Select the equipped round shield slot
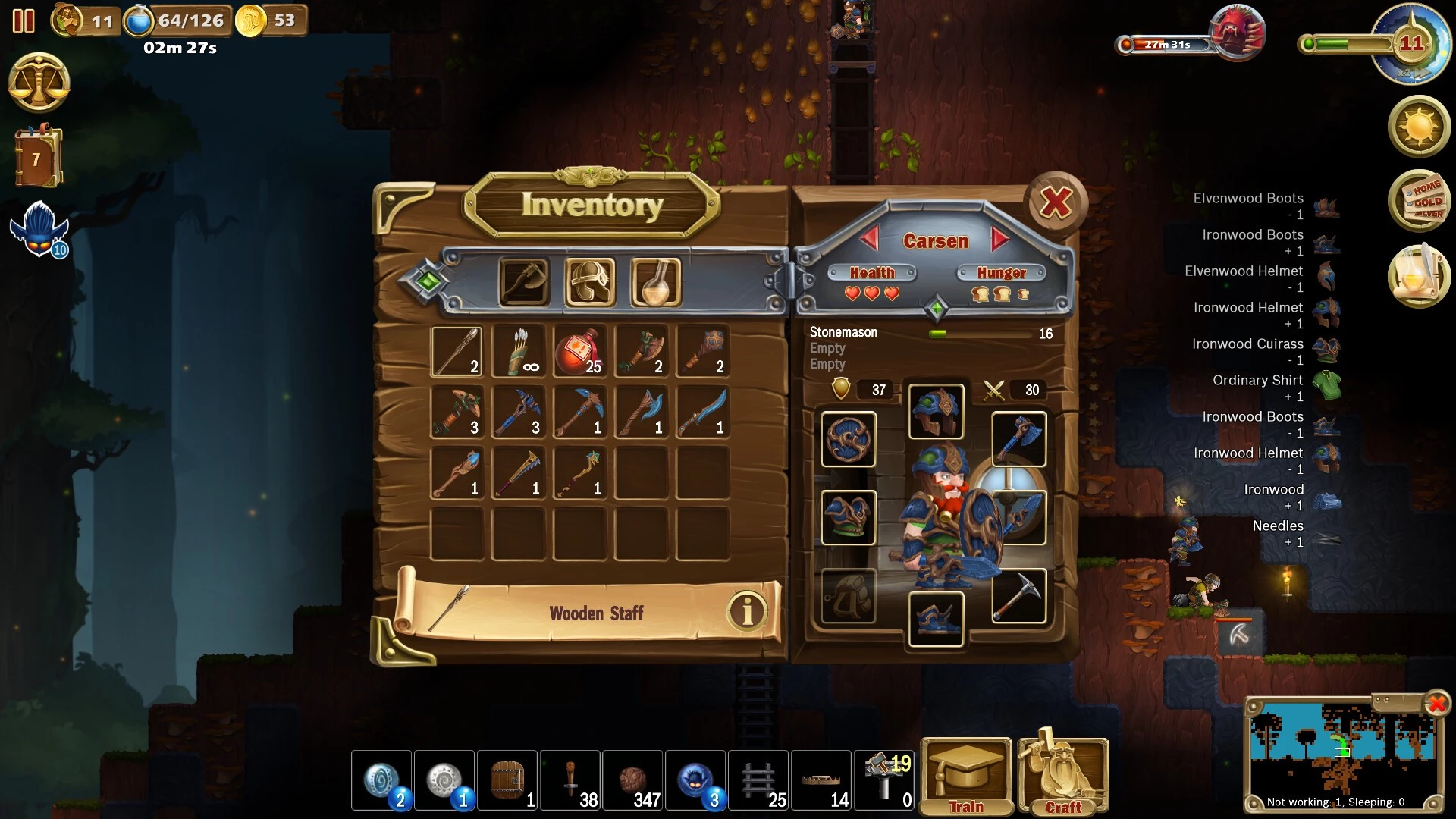 (x=849, y=439)
